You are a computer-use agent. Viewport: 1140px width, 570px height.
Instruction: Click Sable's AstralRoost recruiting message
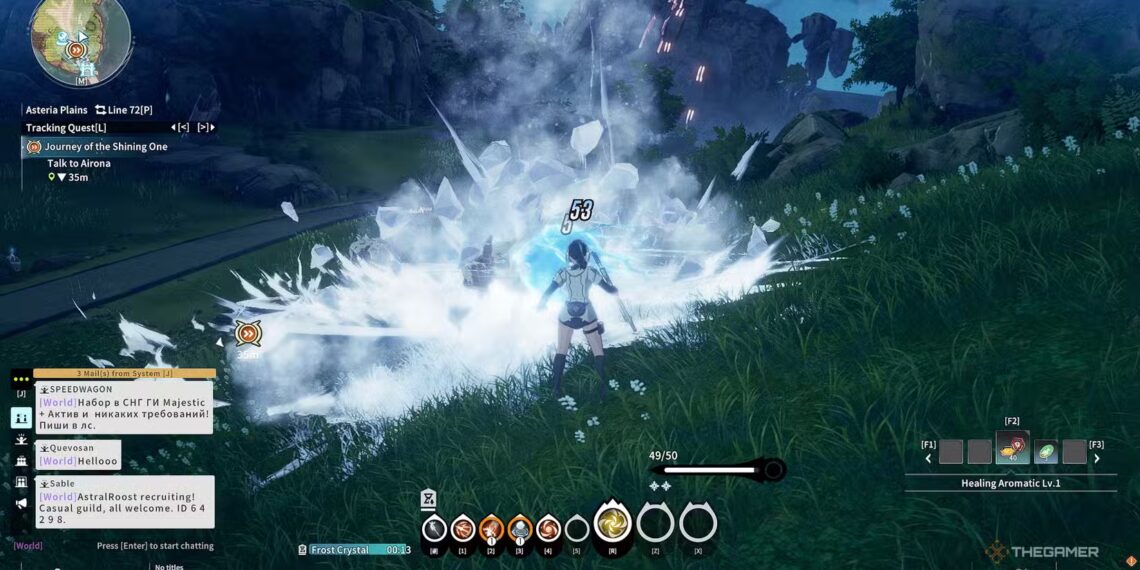point(124,508)
